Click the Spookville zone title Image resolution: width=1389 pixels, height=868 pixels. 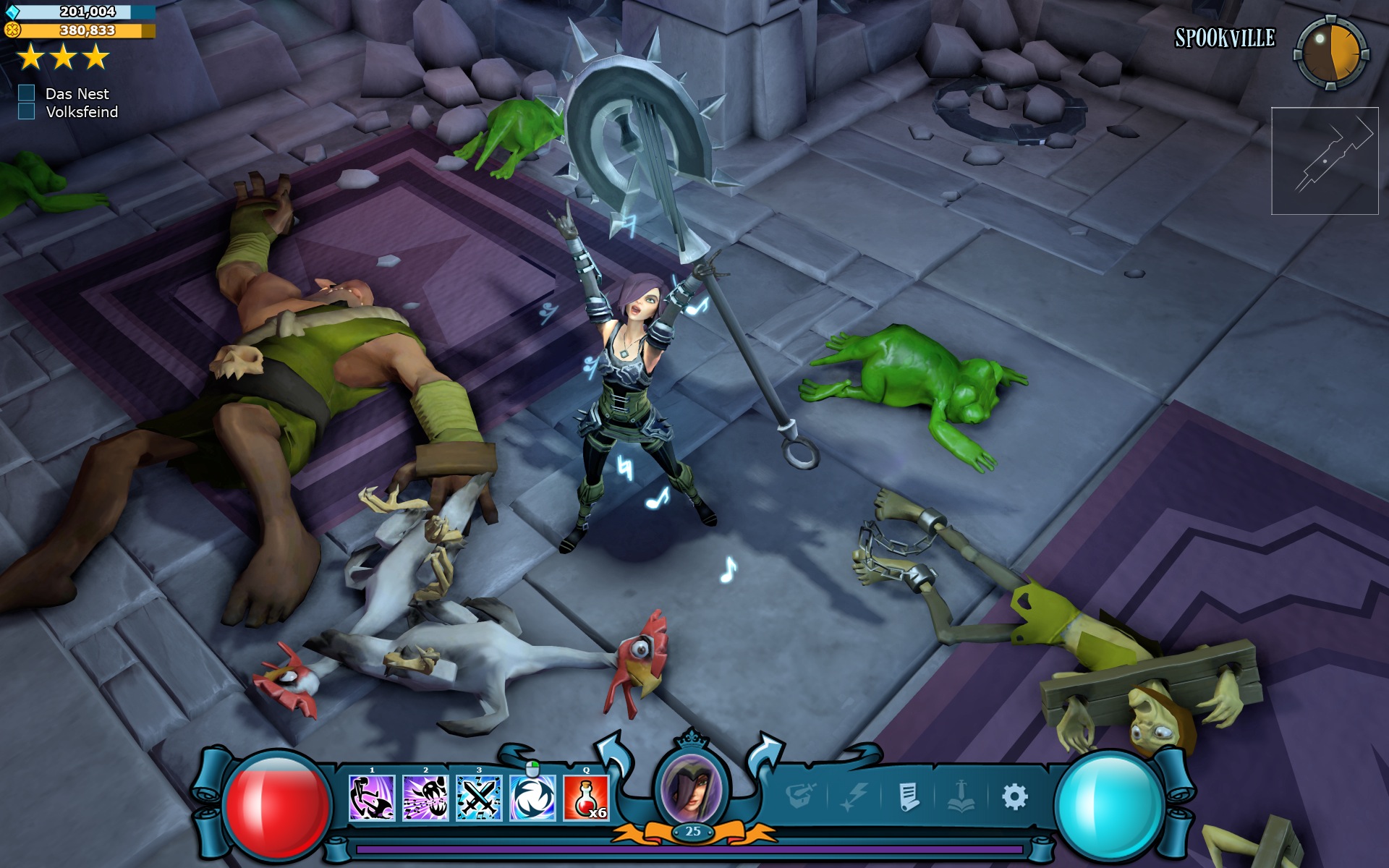pyautogui.click(x=1226, y=38)
